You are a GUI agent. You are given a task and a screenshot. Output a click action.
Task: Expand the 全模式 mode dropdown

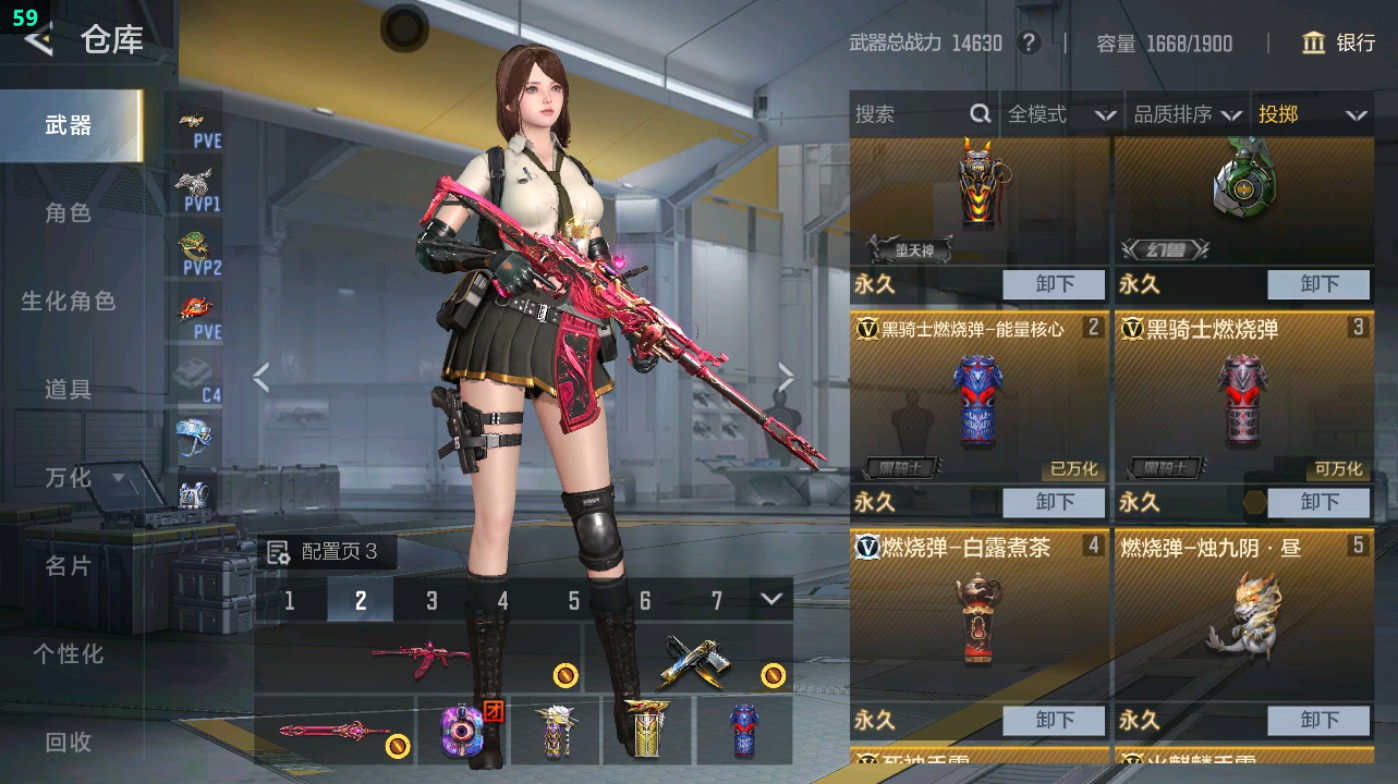1061,115
